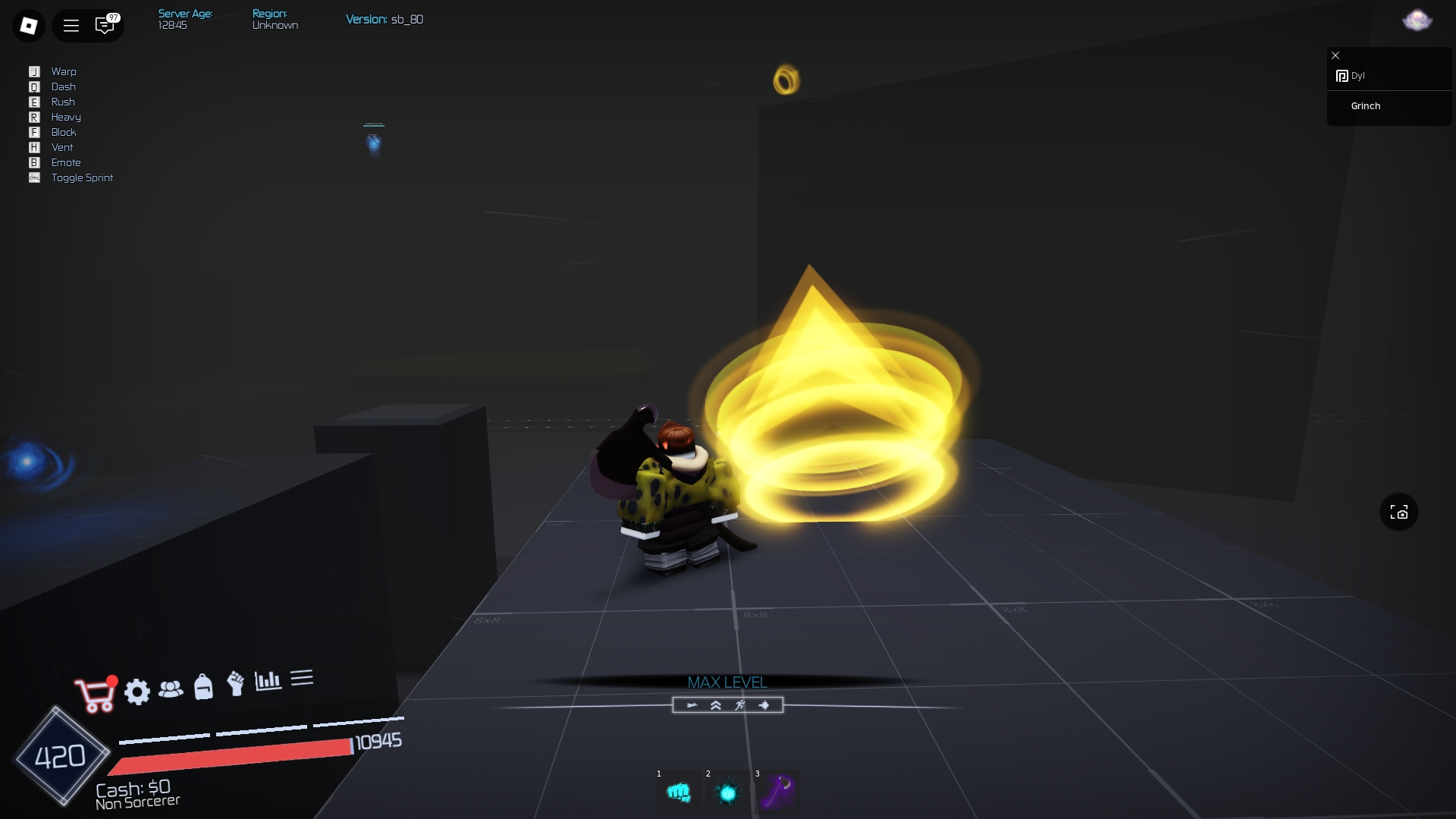Open the settings gear menu

(137, 692)
